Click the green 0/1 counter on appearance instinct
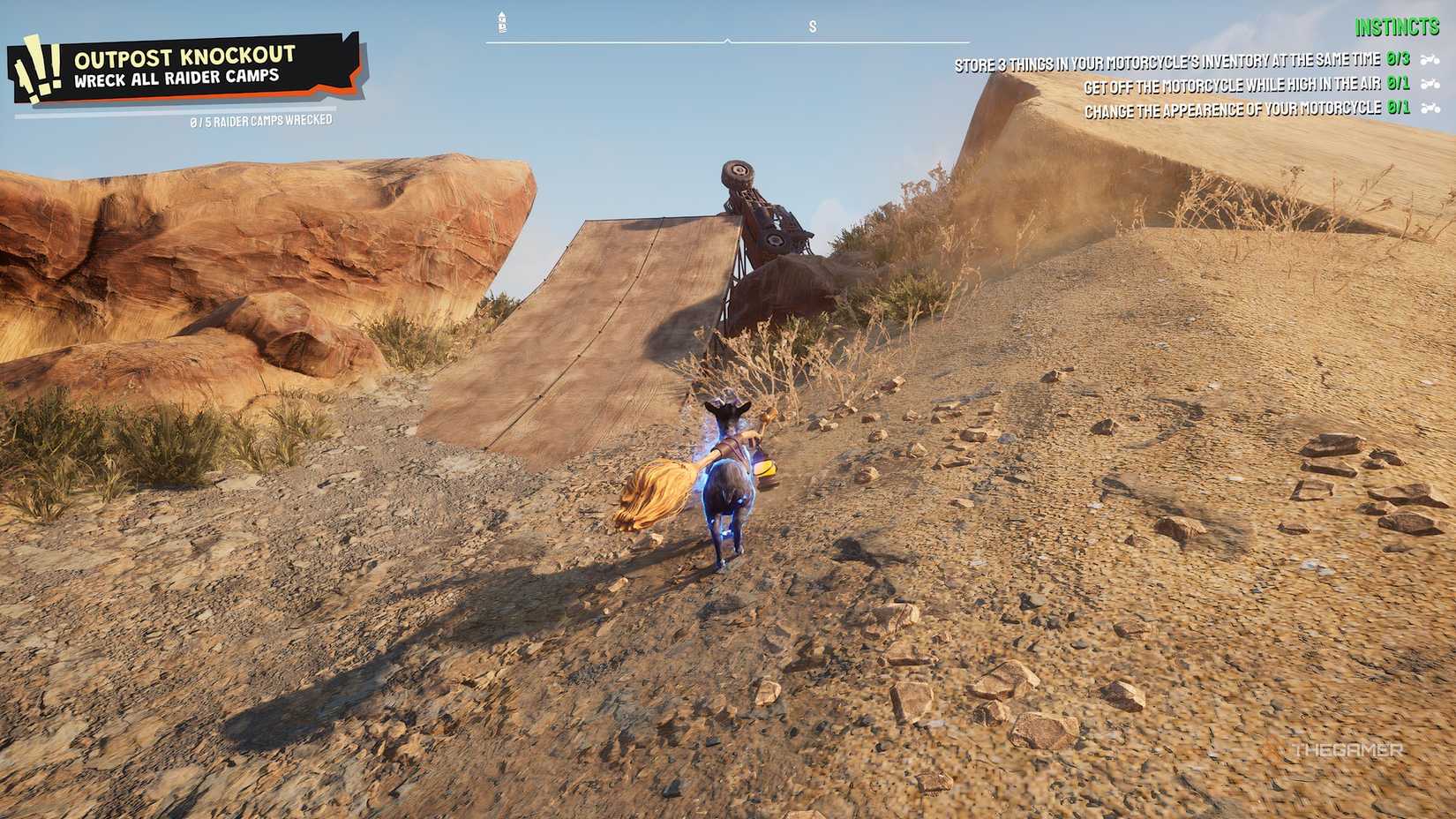The width and height of the screenshot is (1456, 819). click(x=1398, y=107)
